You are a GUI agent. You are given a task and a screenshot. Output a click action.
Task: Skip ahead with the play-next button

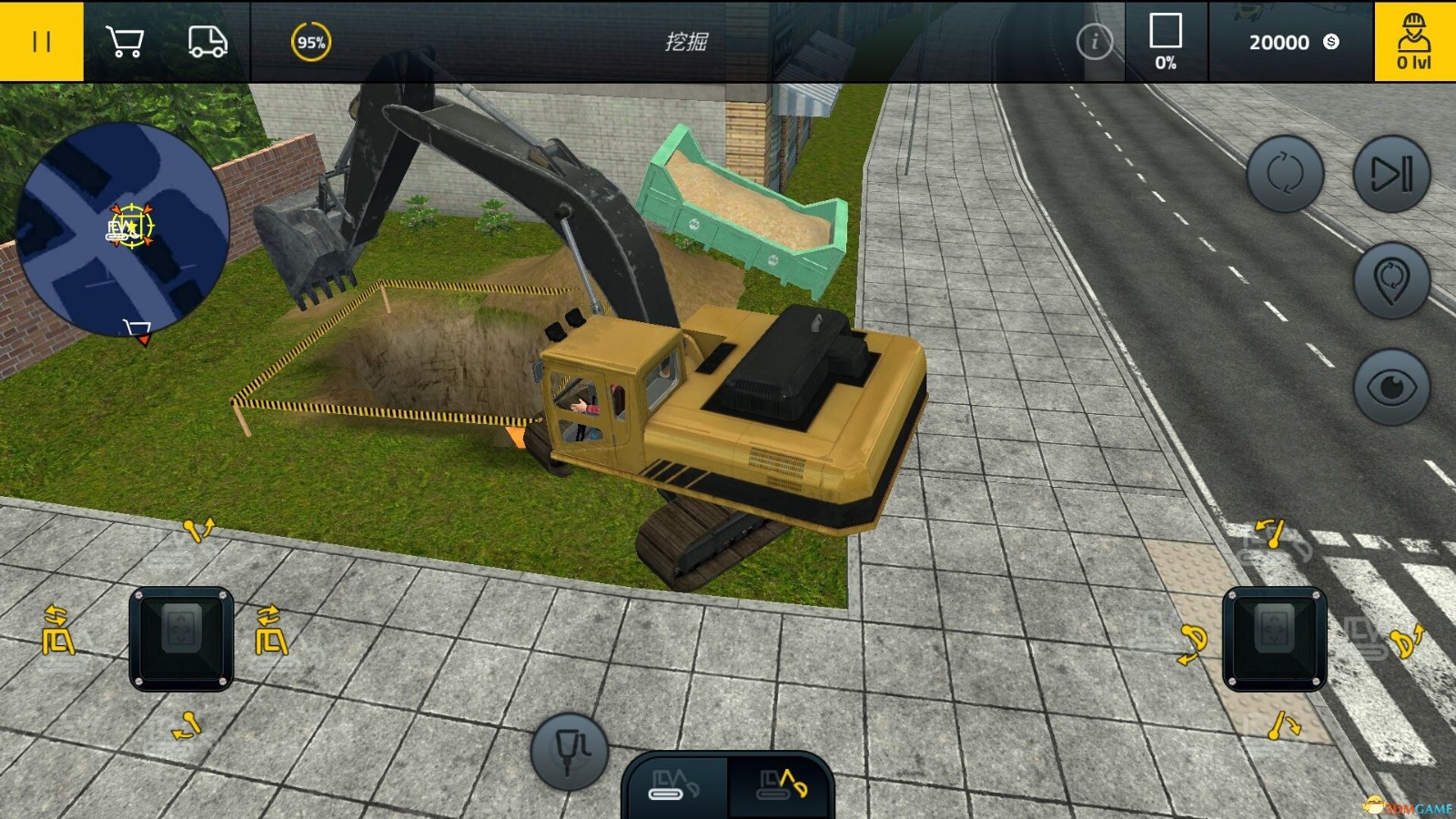click(x=1391, y=174)
